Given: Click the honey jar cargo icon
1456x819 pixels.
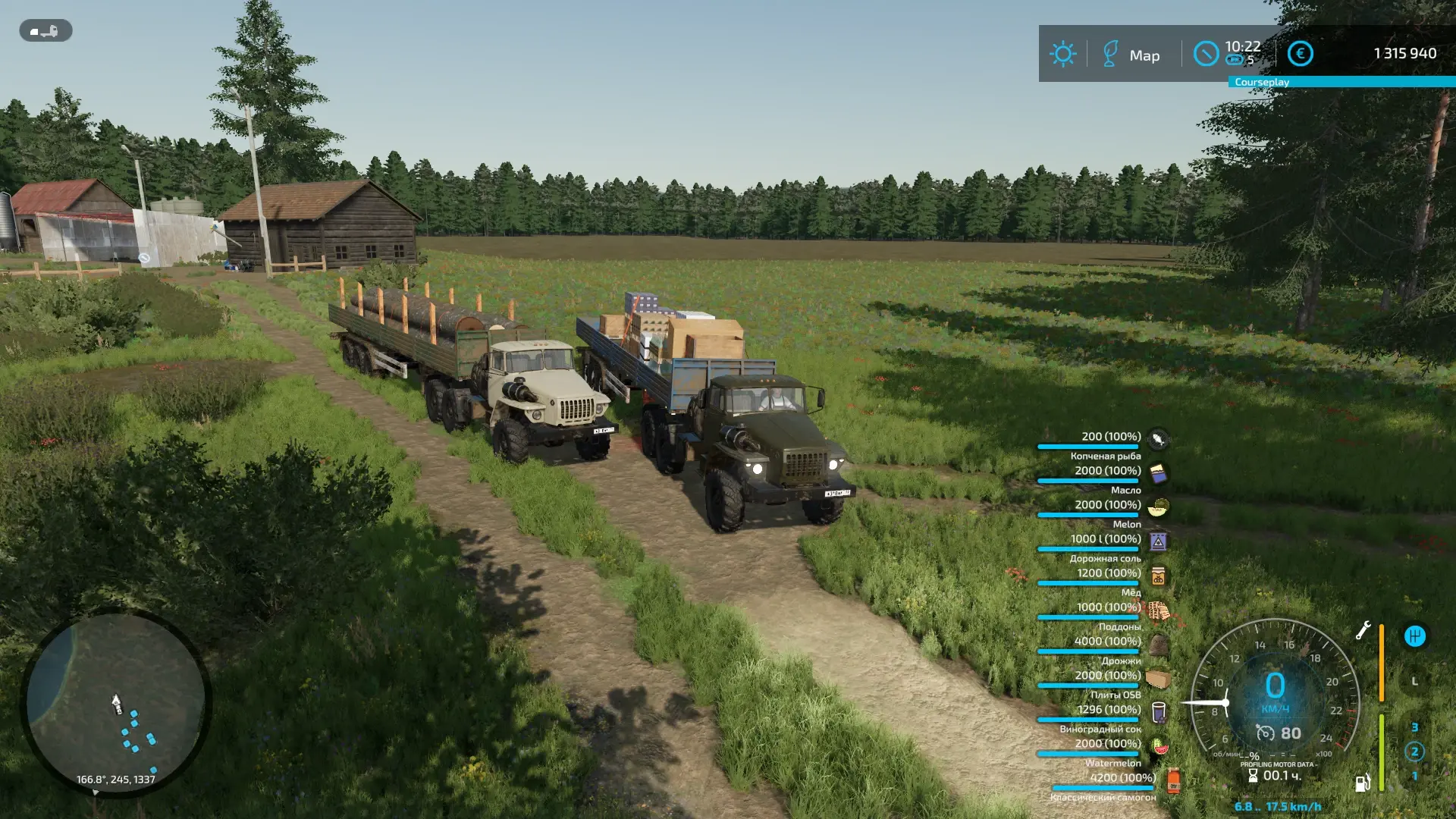Looking at the screenshot, I should pyautogui.click(x=1158, y=576).
